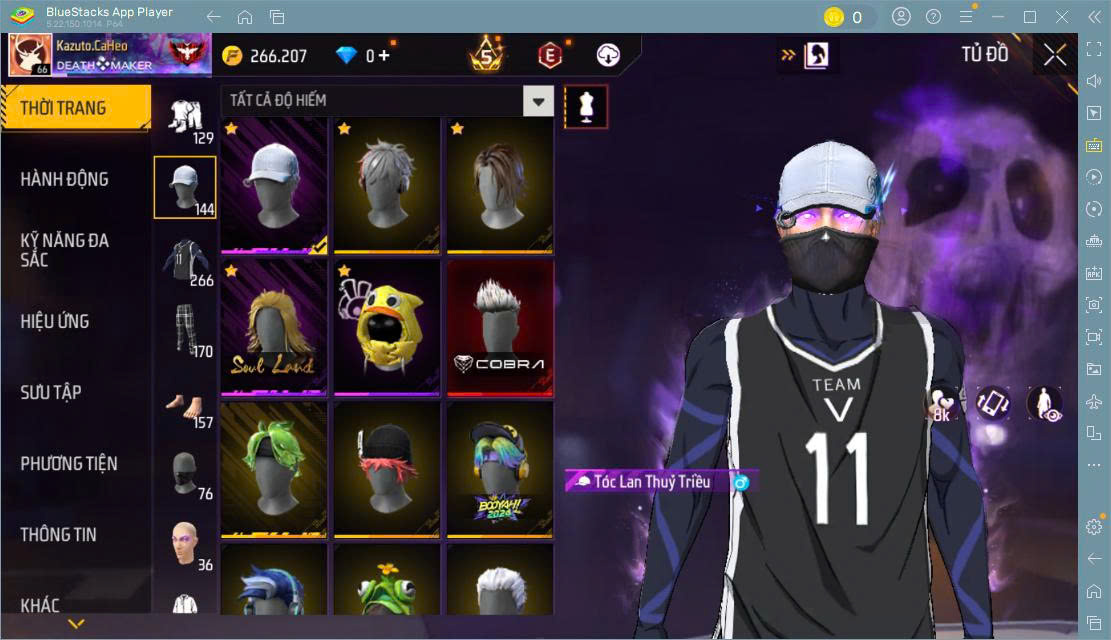Screen dimensions: 1111x640
Task: Choose the green hair headwear item
Action: [x=274, y=469]
